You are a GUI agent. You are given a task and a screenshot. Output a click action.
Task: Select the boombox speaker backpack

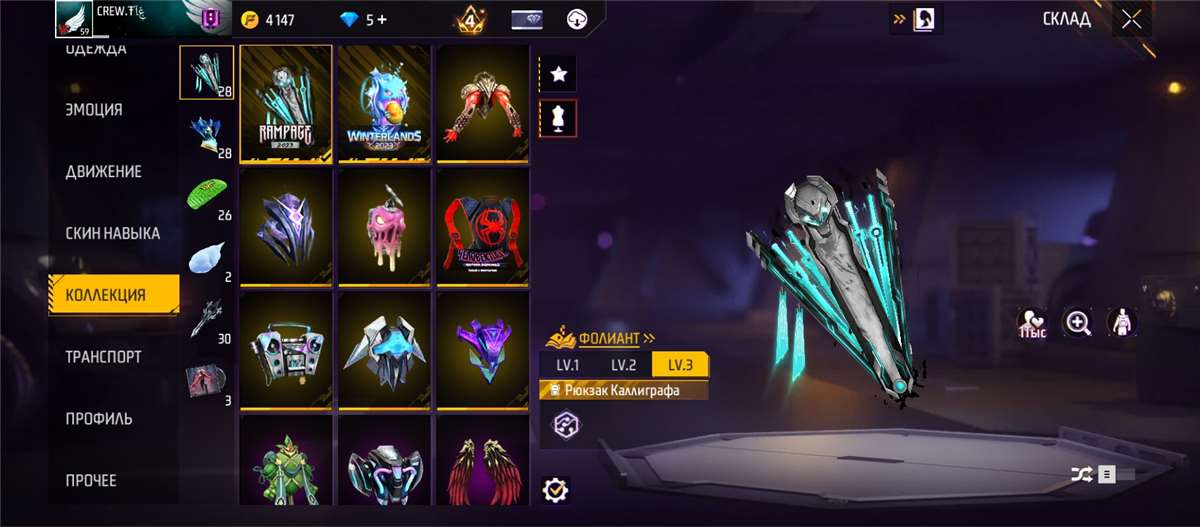(x=286, y=349)
